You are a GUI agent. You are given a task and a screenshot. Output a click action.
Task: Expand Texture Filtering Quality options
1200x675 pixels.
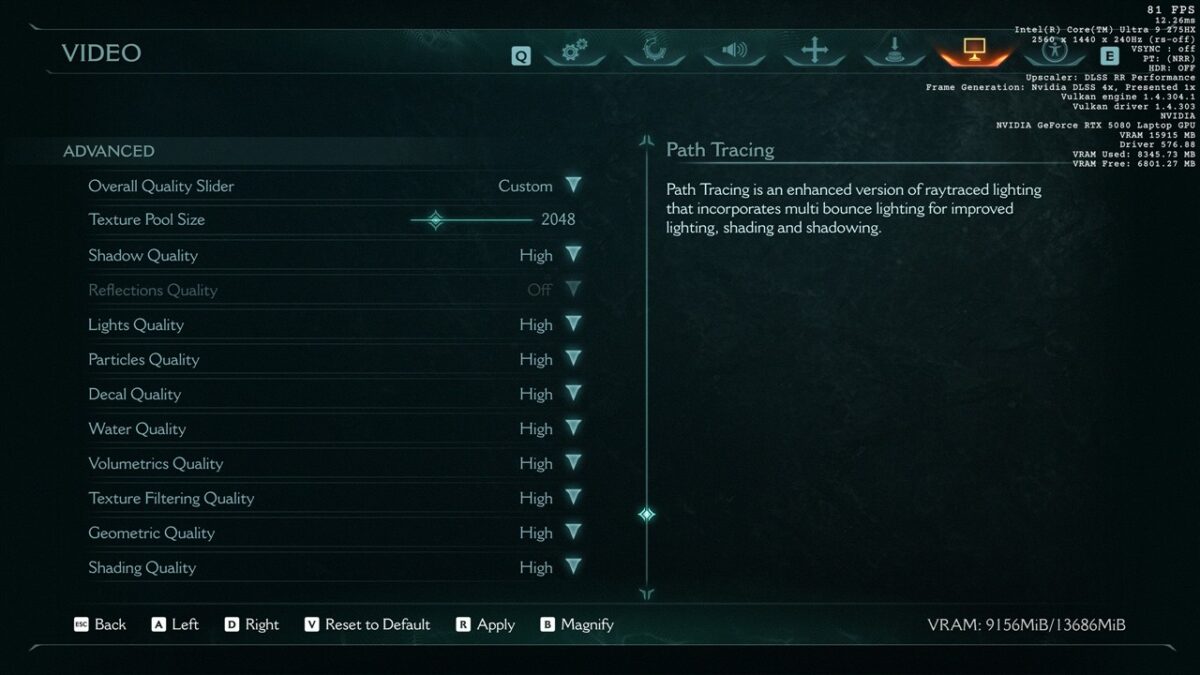coord(573,498)
